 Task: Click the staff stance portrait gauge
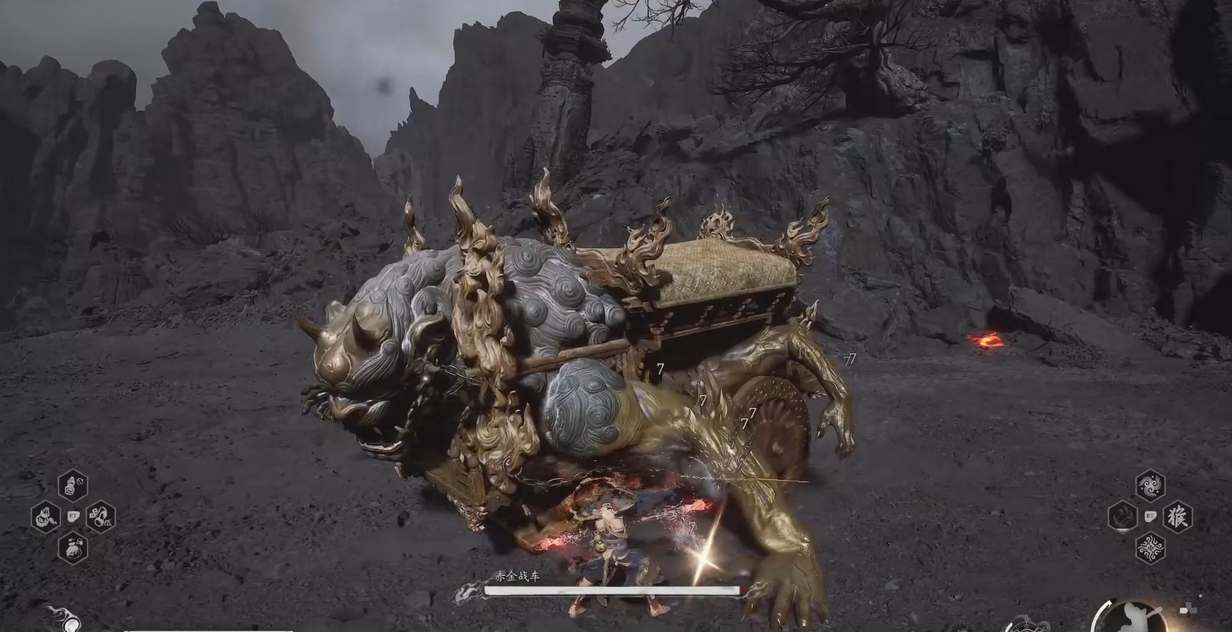(1130, 618)
